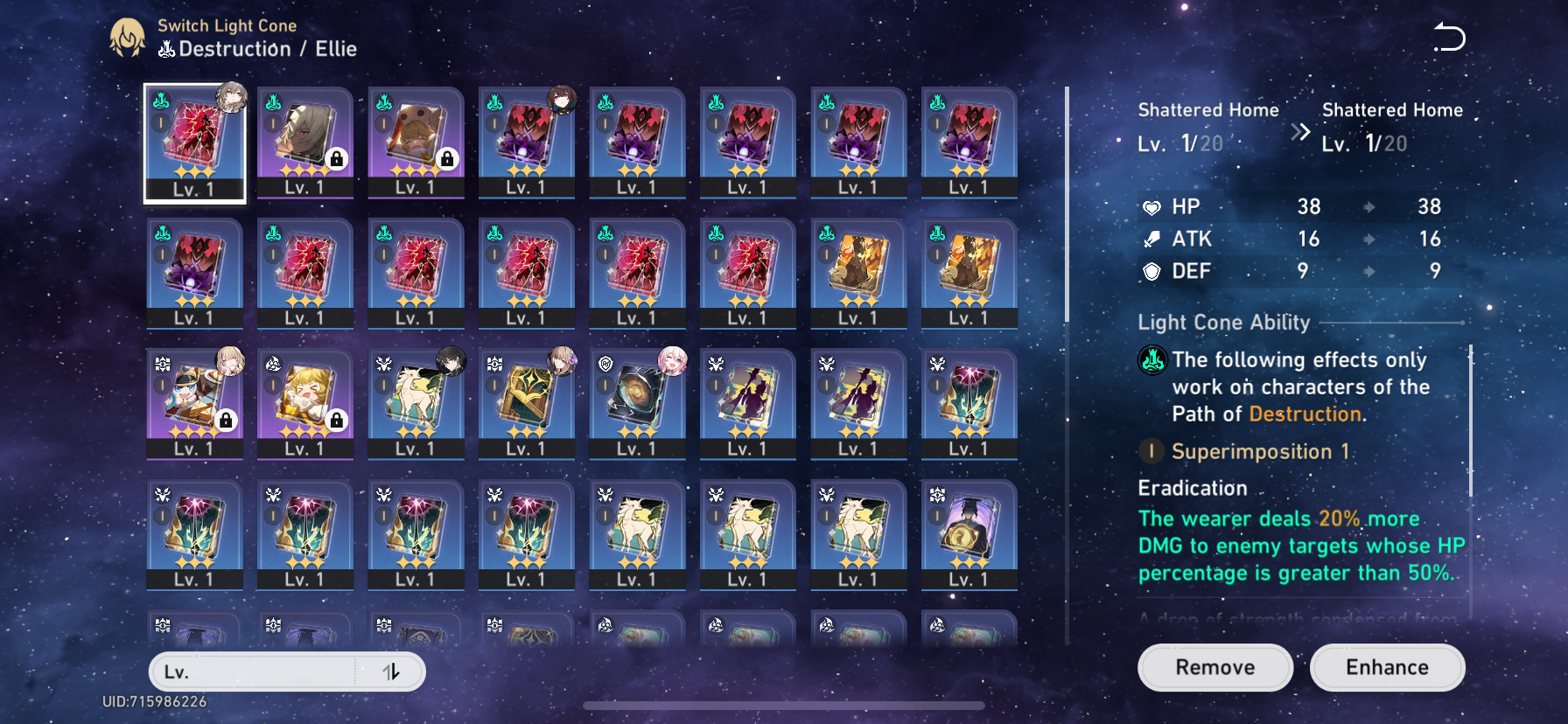The height and width of the screenshot is (724, 1568).
Task: Click the Destruction icon next to the ability text
Action: (1155, 359)
